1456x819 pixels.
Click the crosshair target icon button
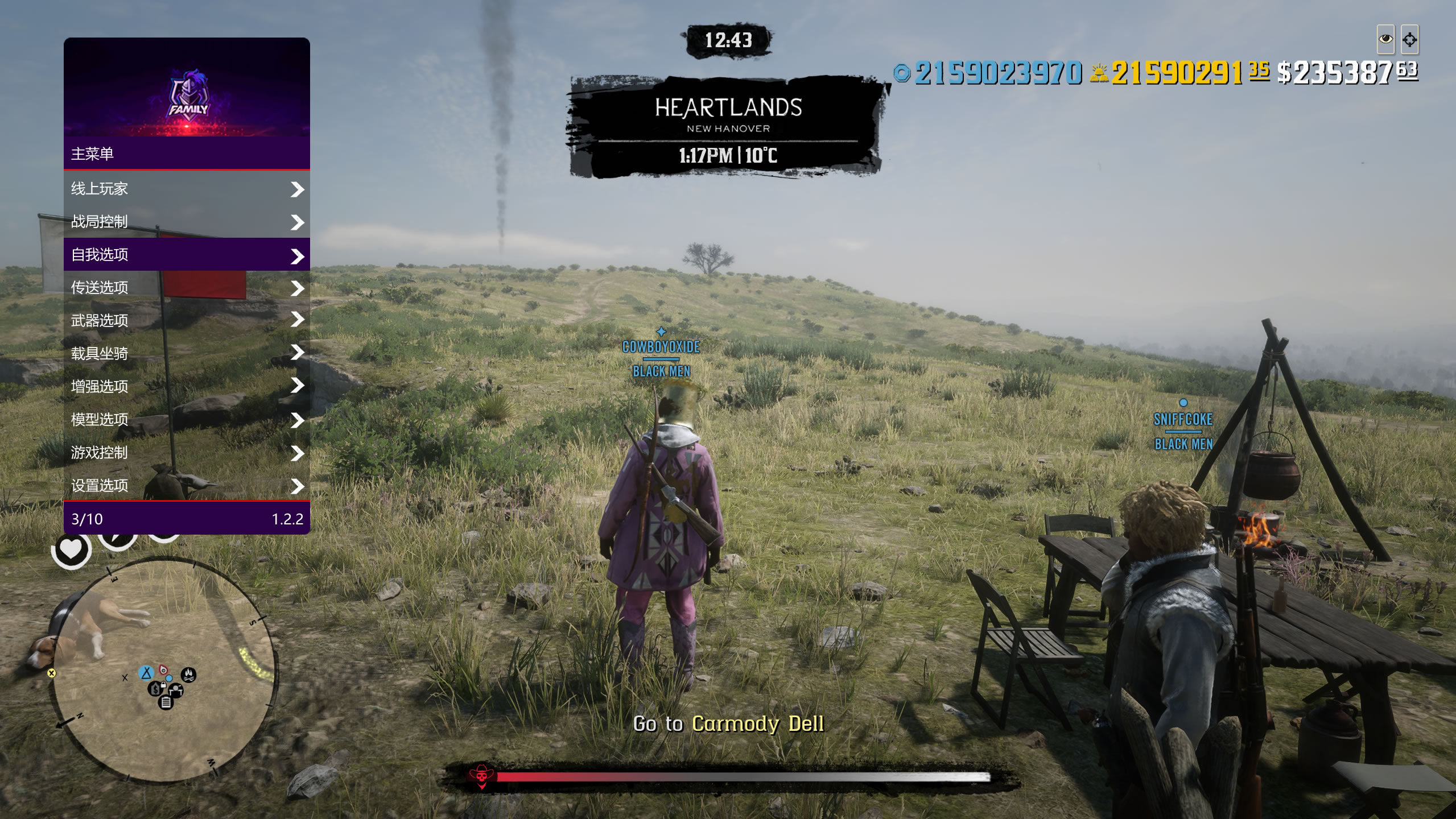(1409, 39)
